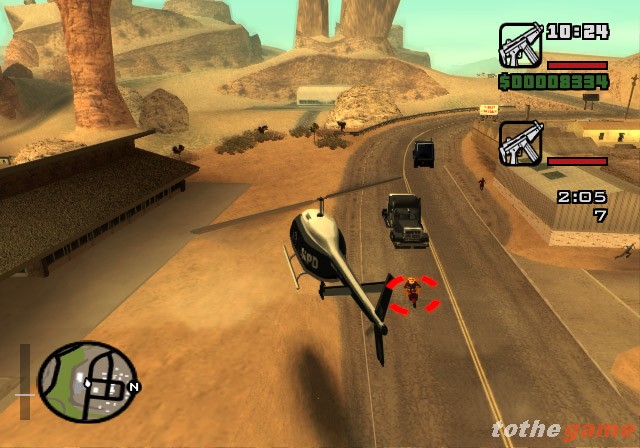Select the enemy inside the red target reticle
Image resolution: width=640 pixels, height=448 pixels.
[x=410, y=294]
